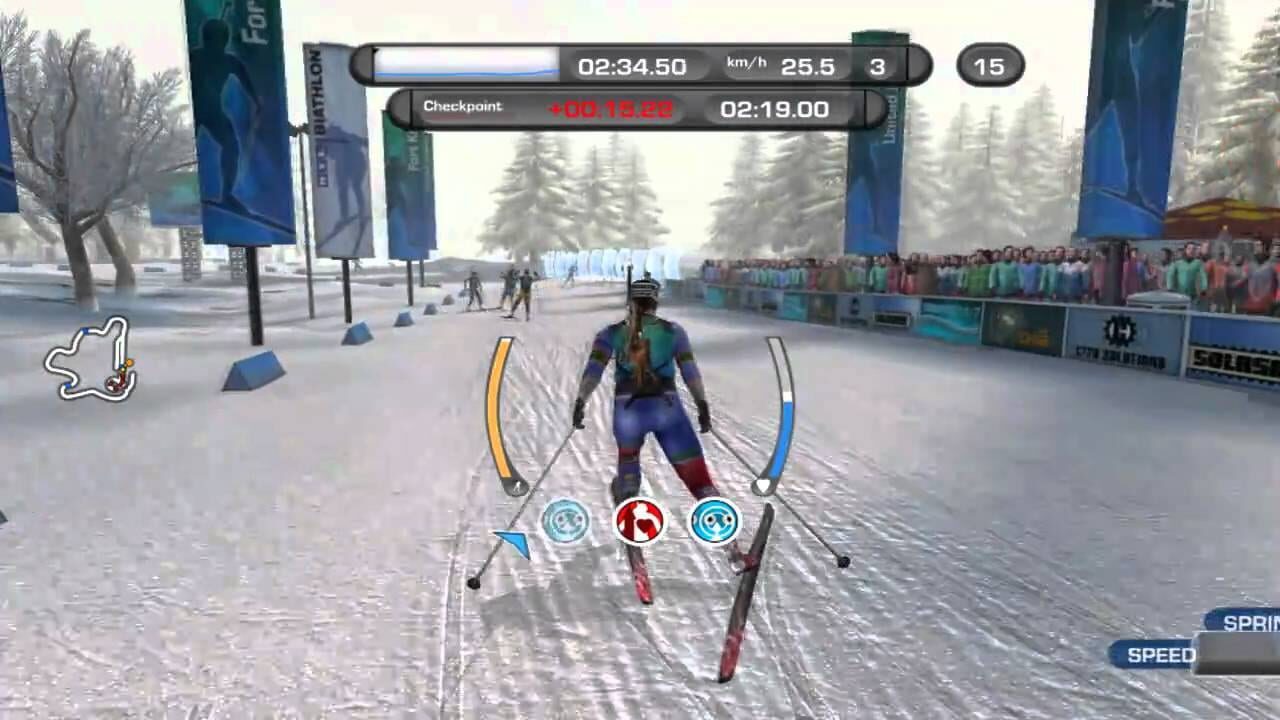The height and width of the screenshot is (720, 1280).
Task: Click the left light-blue ski rhythm icon
Action: [x=566, y=522]
